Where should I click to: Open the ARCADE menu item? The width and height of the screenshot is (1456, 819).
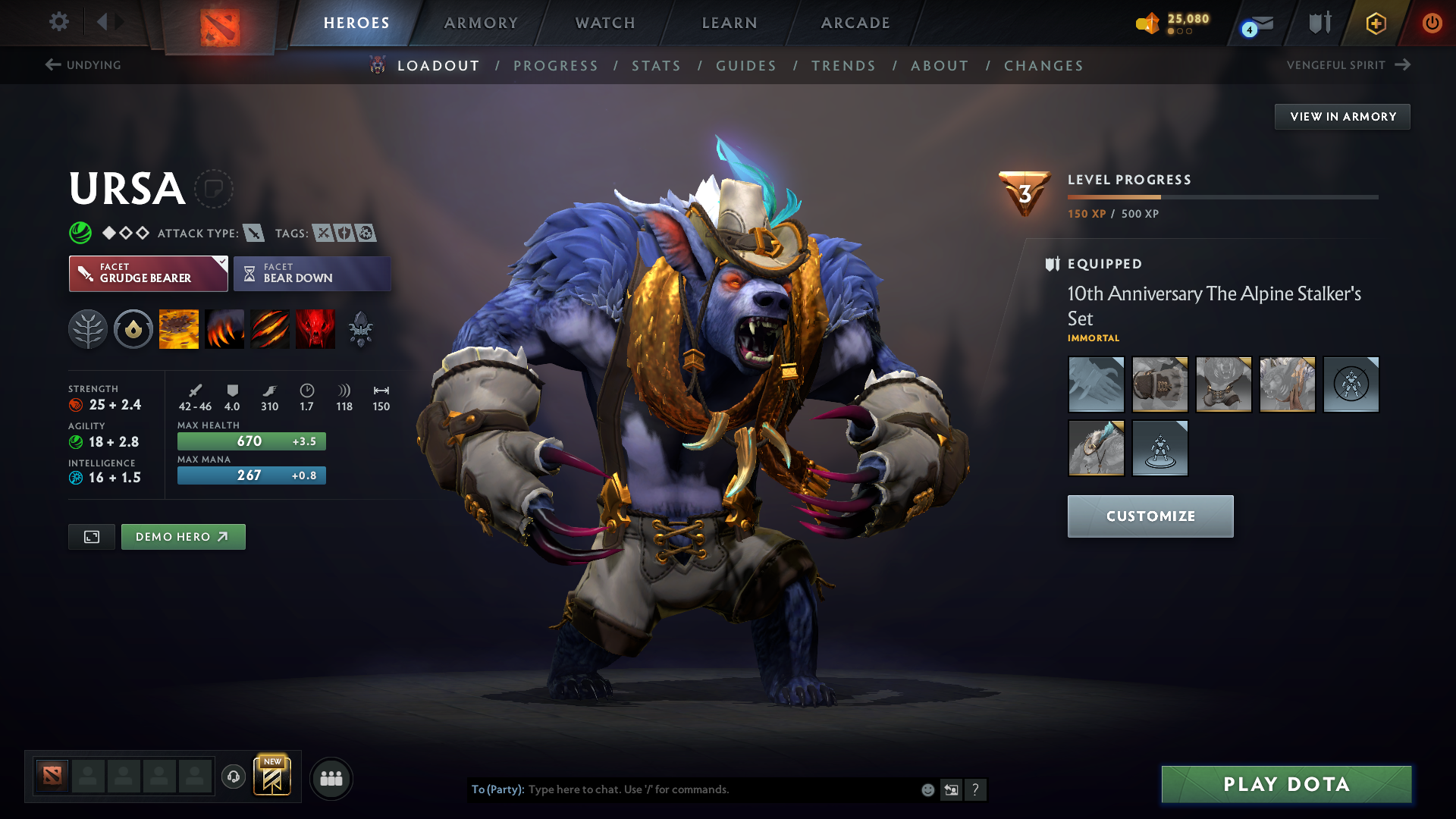(855, 23)
